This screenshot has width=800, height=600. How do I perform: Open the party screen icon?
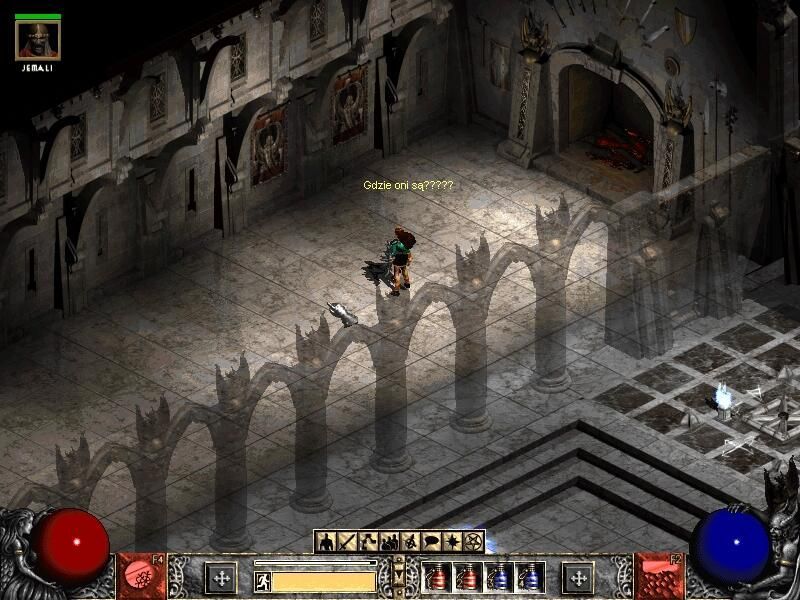pos(388,542)
